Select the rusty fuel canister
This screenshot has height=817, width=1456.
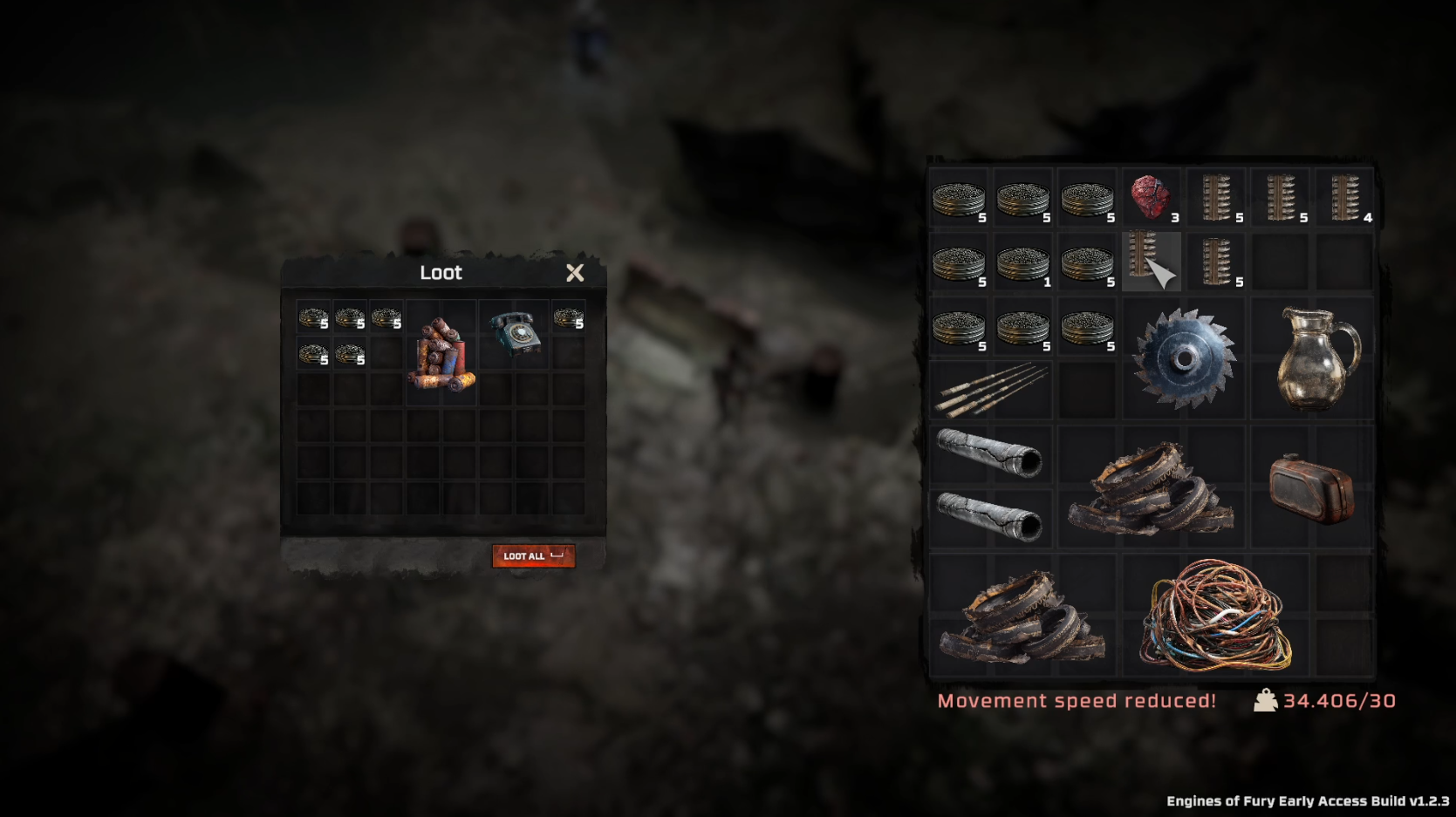(1311, 487)
